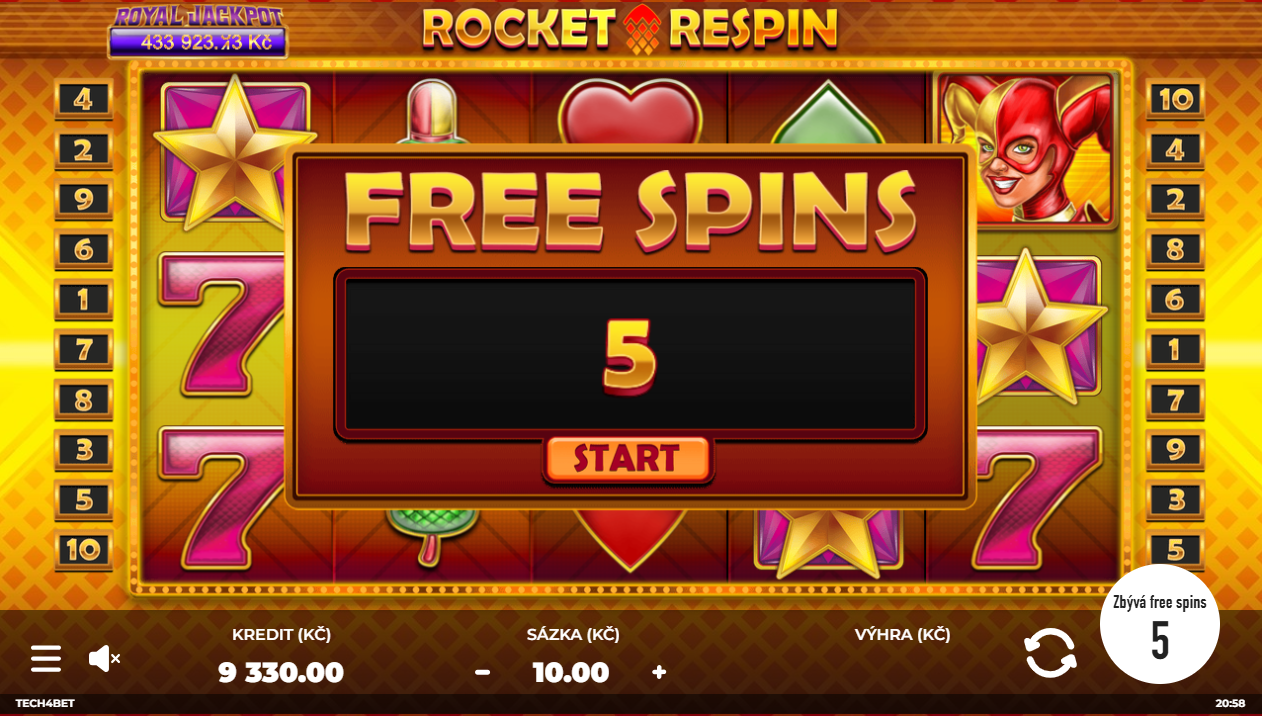Start the free spins round
Viewport: 1262px width, 716px height.
pos(627,459)
